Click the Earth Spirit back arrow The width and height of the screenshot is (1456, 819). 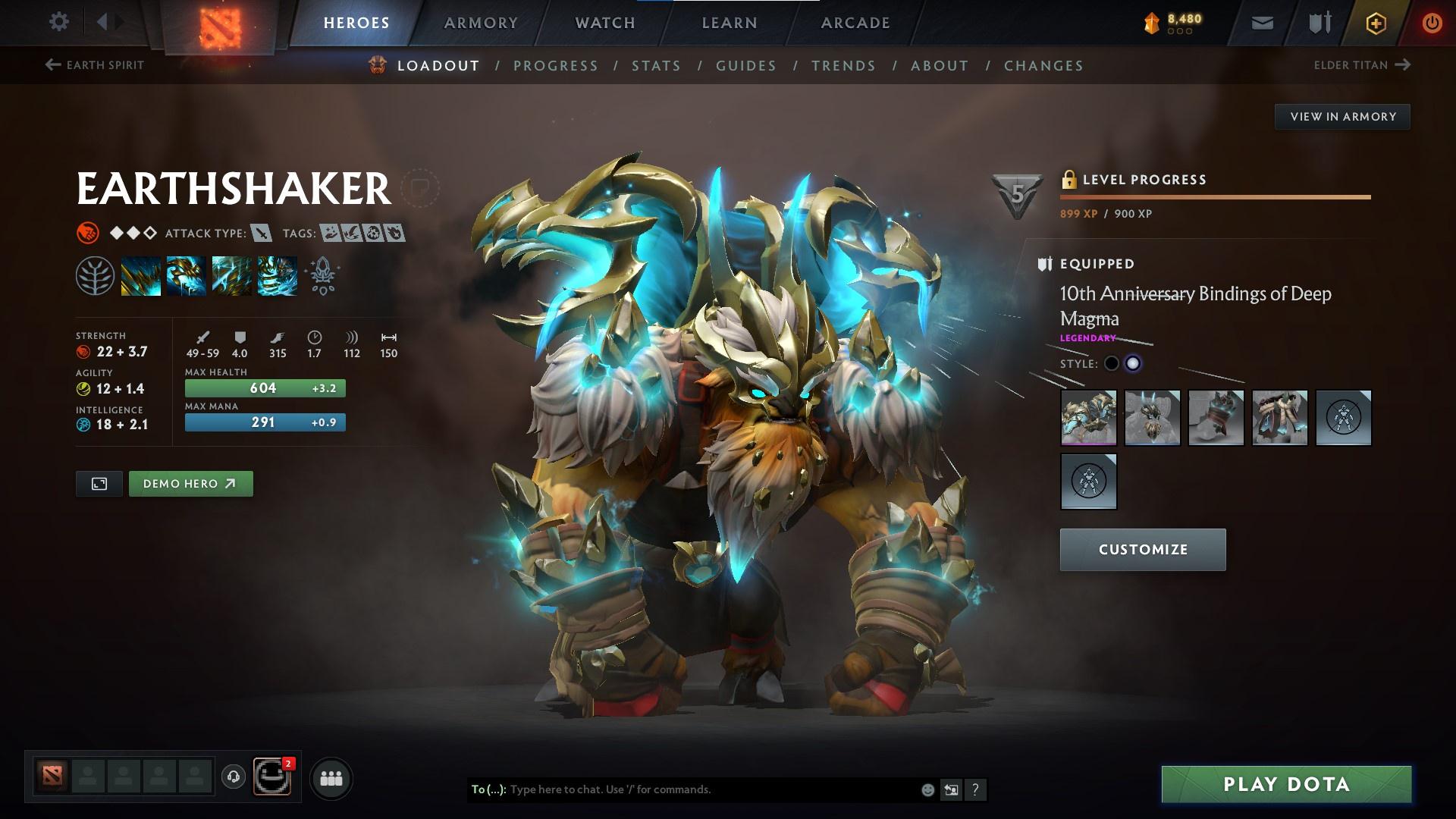coord(52,65)
